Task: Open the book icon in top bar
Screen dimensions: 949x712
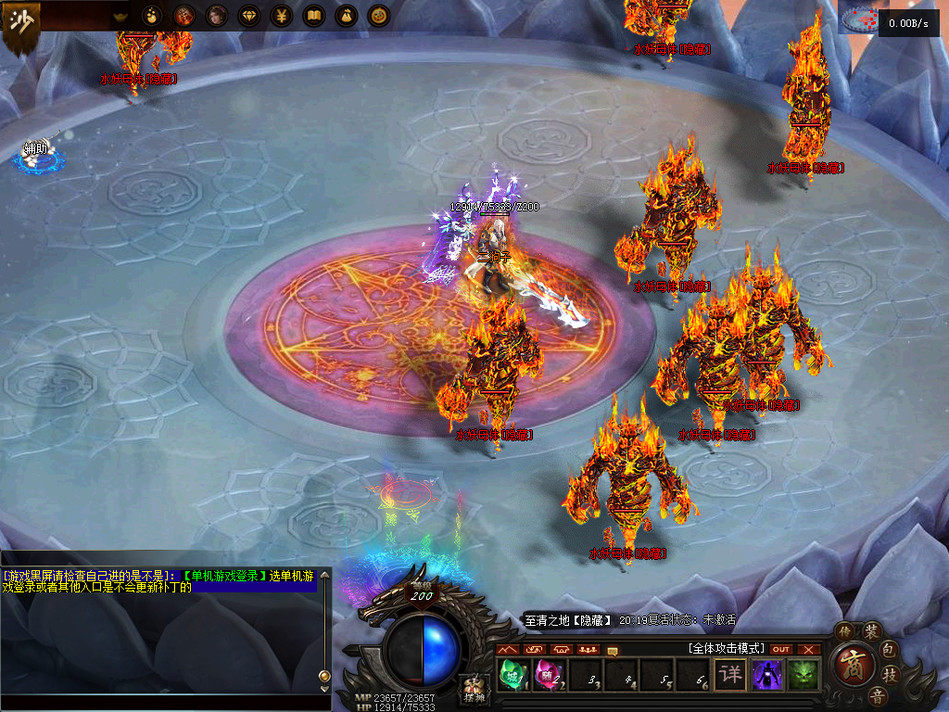Action: click(x=313, y=15)
